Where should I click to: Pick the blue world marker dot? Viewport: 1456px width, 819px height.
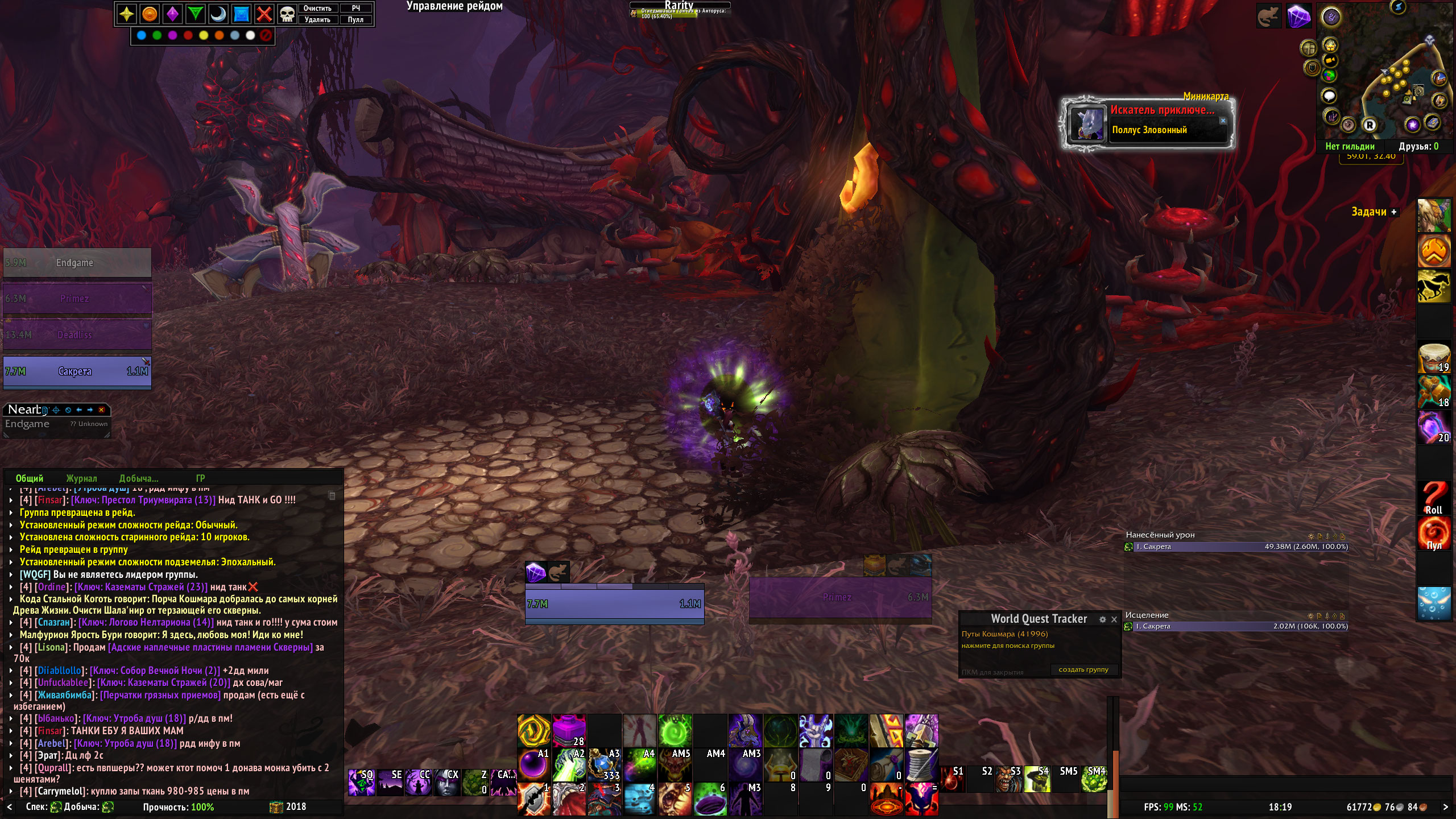point(142,36)
